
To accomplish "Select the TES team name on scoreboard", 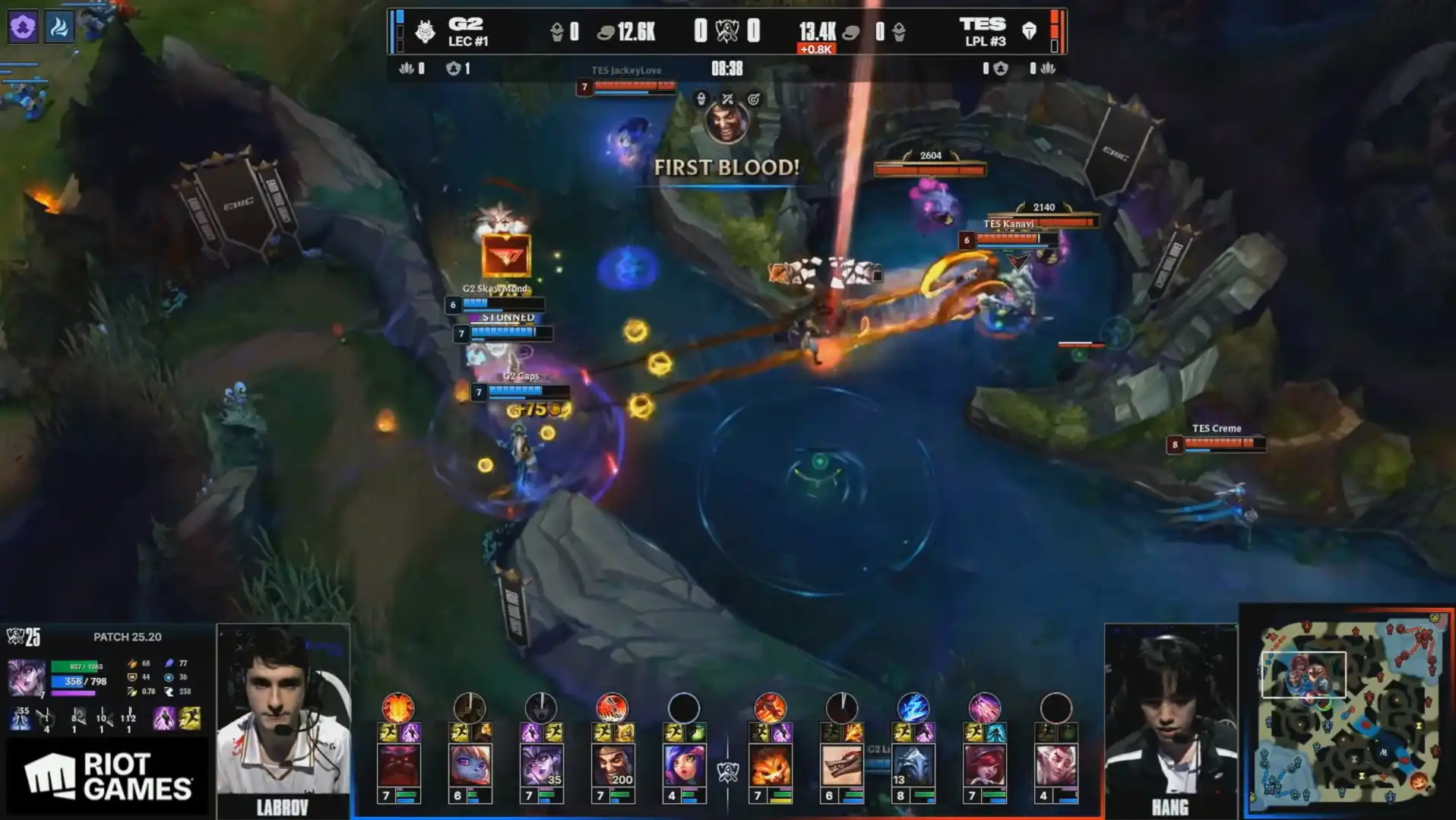I will [982, 24].
